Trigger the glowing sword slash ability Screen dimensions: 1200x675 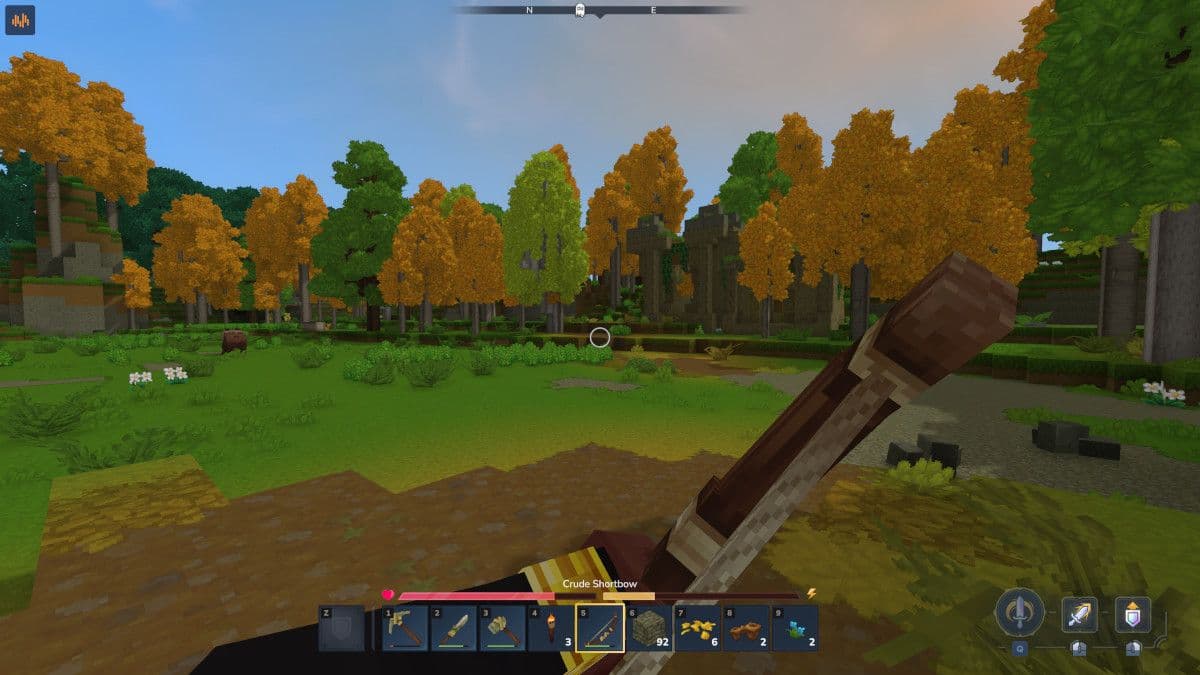(1079, 614)
